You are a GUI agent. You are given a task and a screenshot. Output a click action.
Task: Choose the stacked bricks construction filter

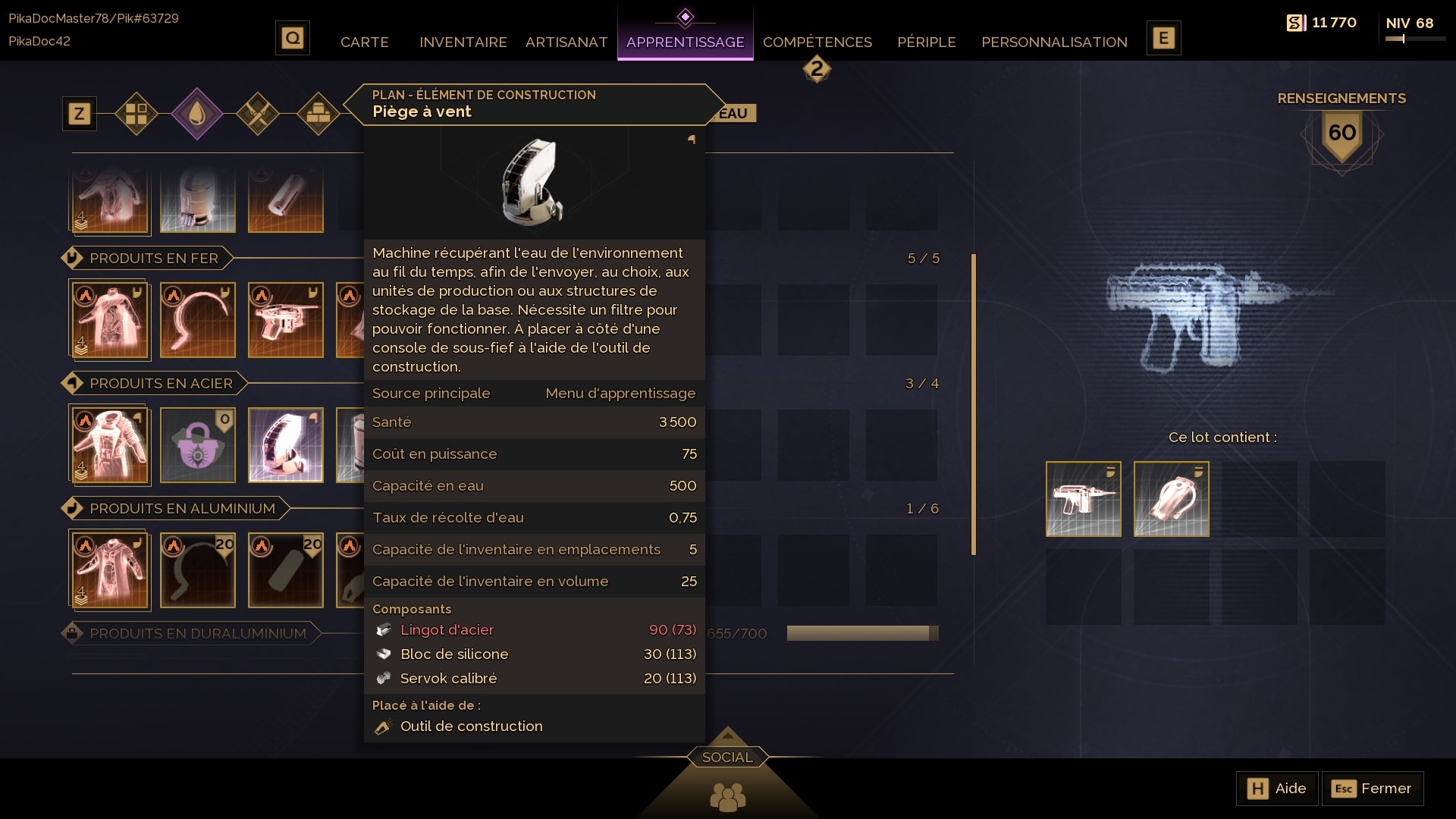[318, 114]
